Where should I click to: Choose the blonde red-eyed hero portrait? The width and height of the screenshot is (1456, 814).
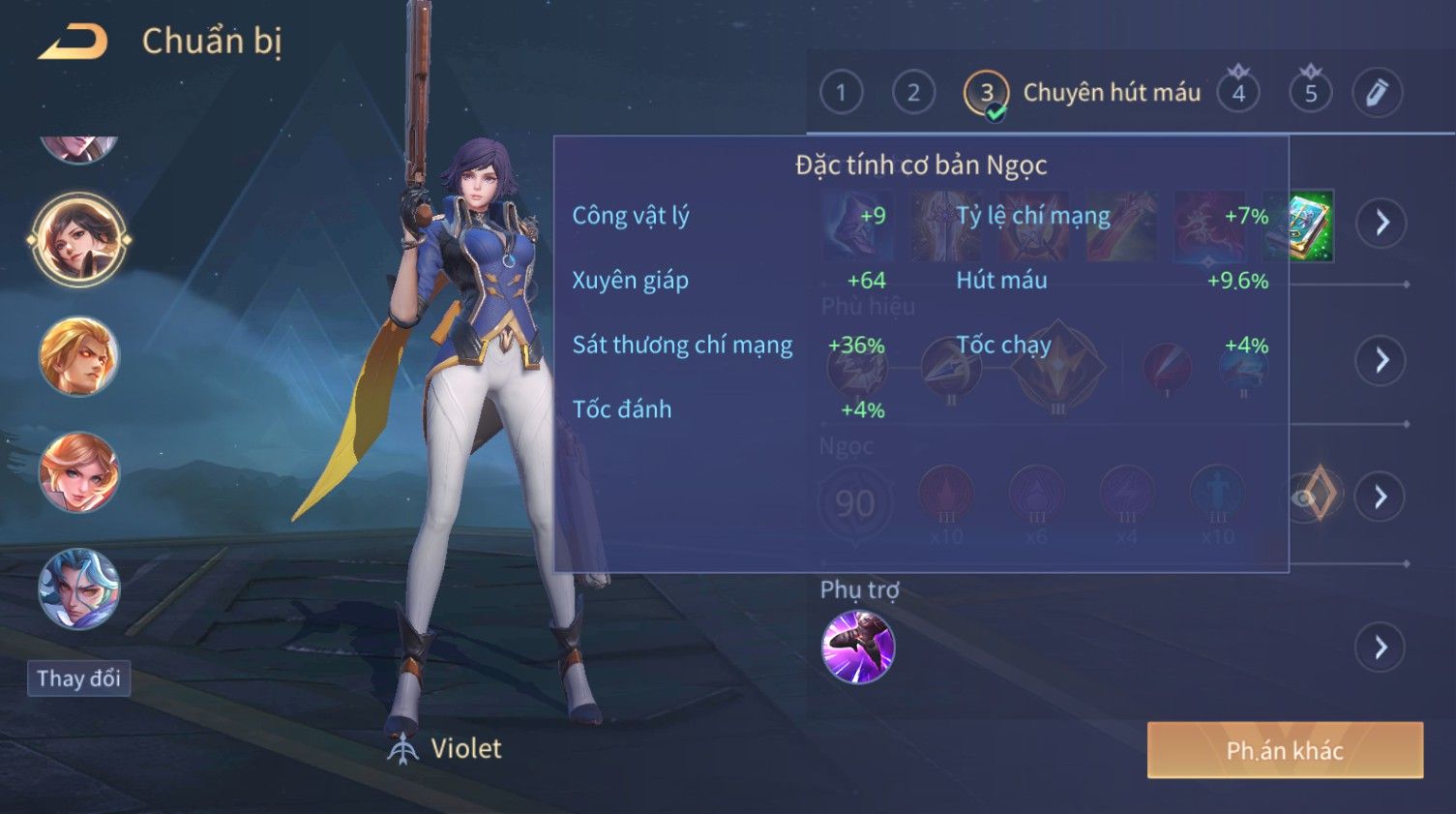pyautogui.click(x=78, y=356)
